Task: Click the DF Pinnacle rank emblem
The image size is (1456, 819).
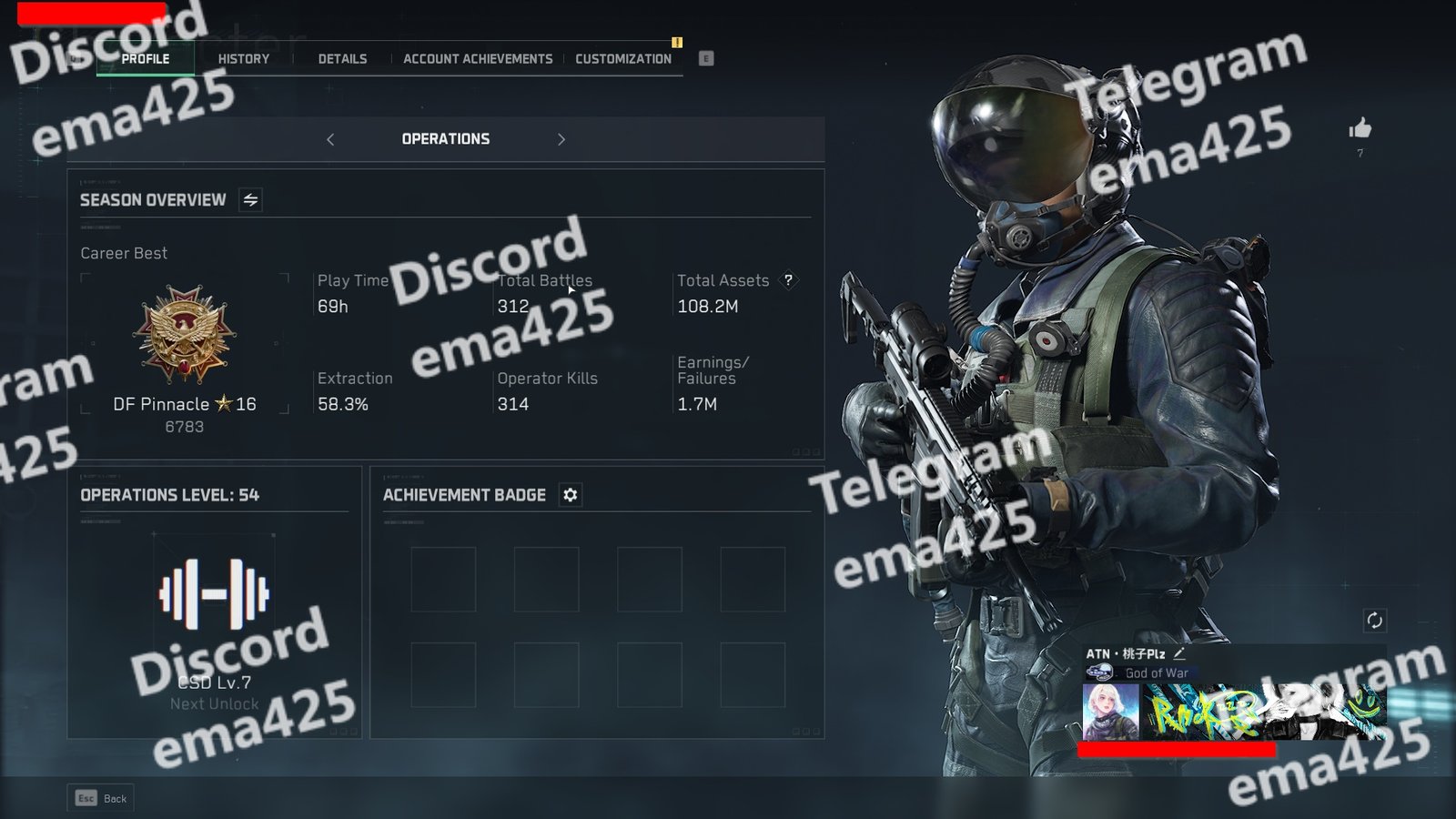Action: [185, 334]
